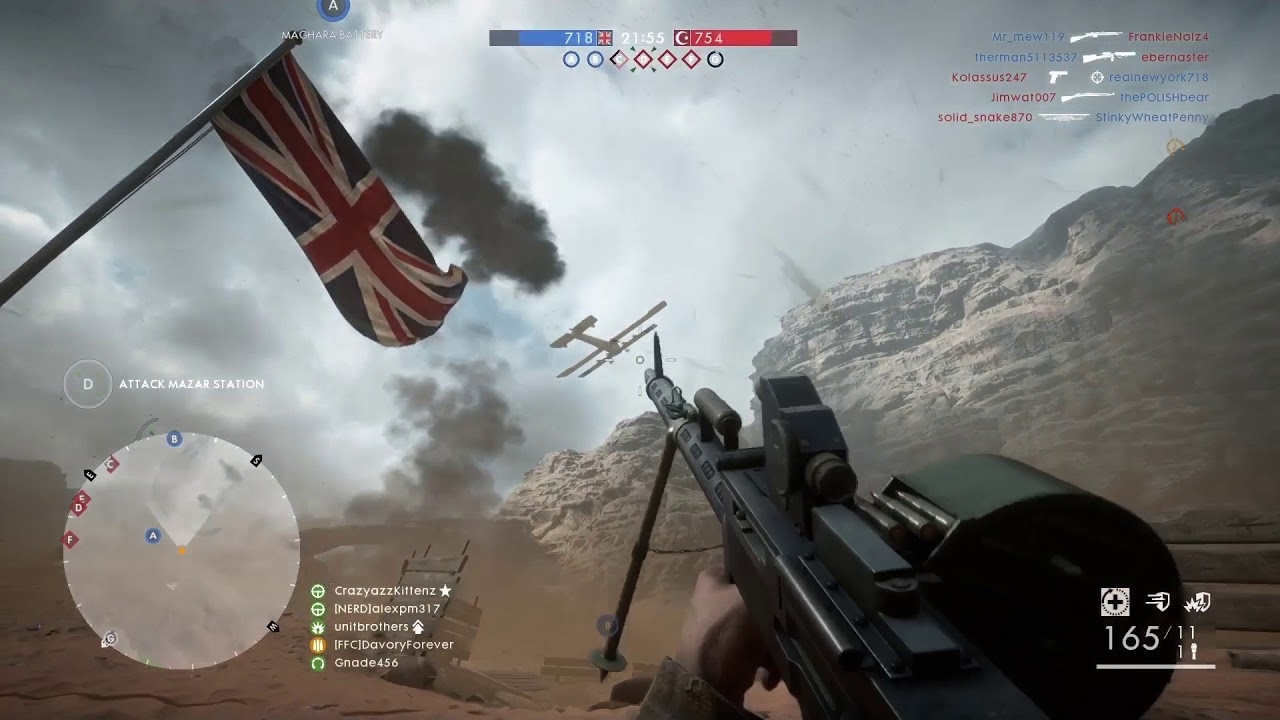Image resolution: width=1280 pixels, height=720 pixels.
Task: Select squadmate unitbrothers
Action: coord(371,627)
